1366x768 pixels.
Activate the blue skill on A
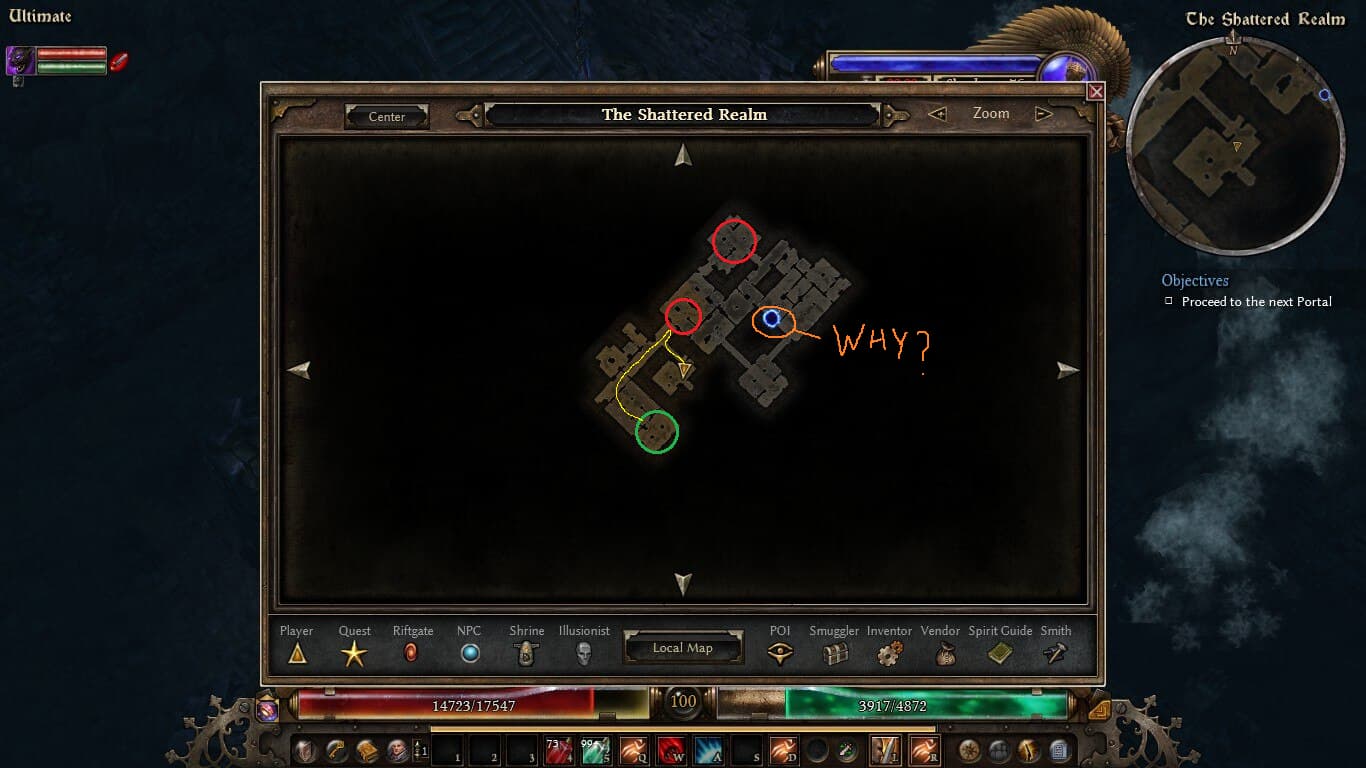708,750
